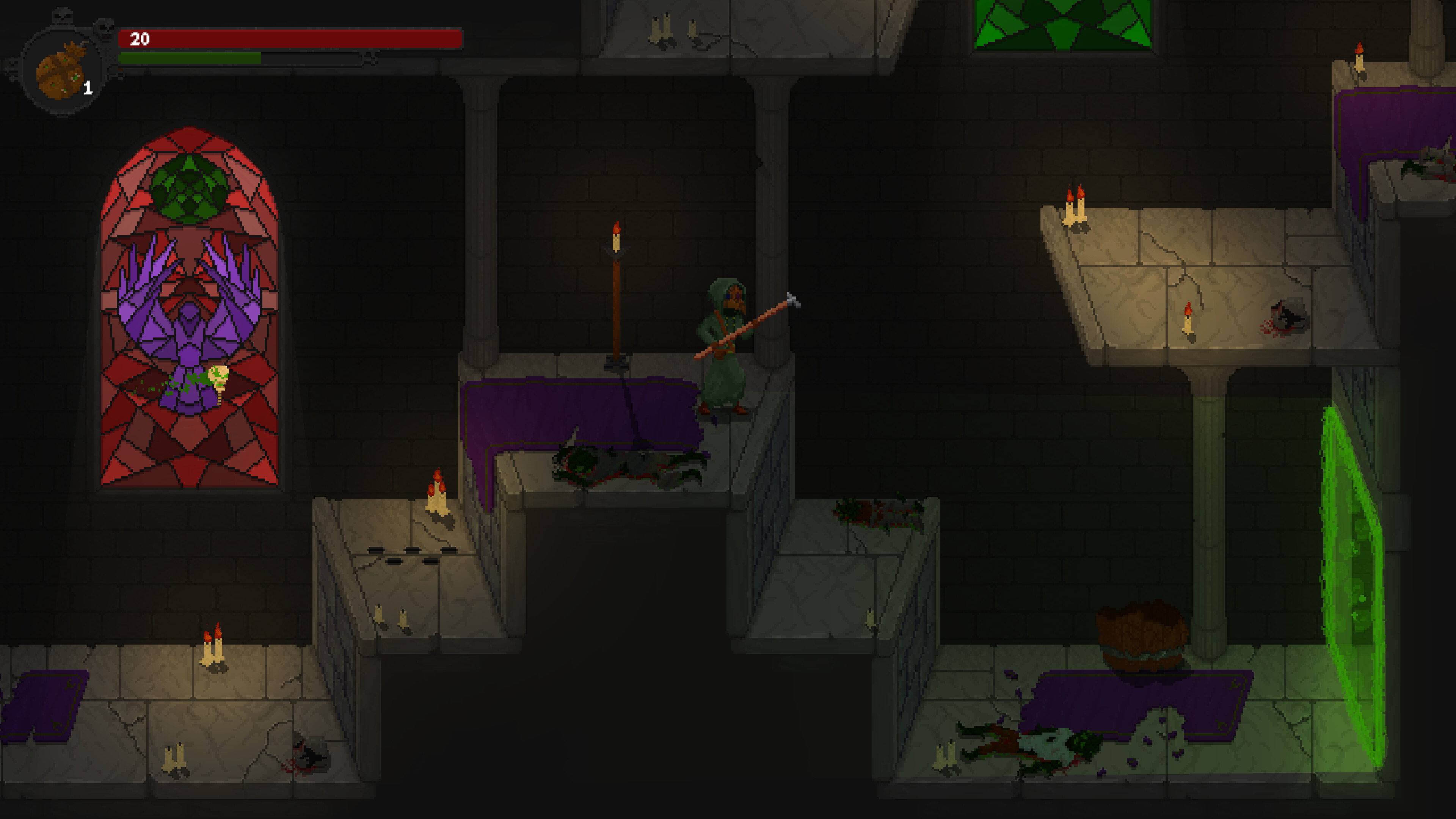Click the number 20 on the red health bar
The width and height of the screenshot is (1456, 819).
[140, 39]
